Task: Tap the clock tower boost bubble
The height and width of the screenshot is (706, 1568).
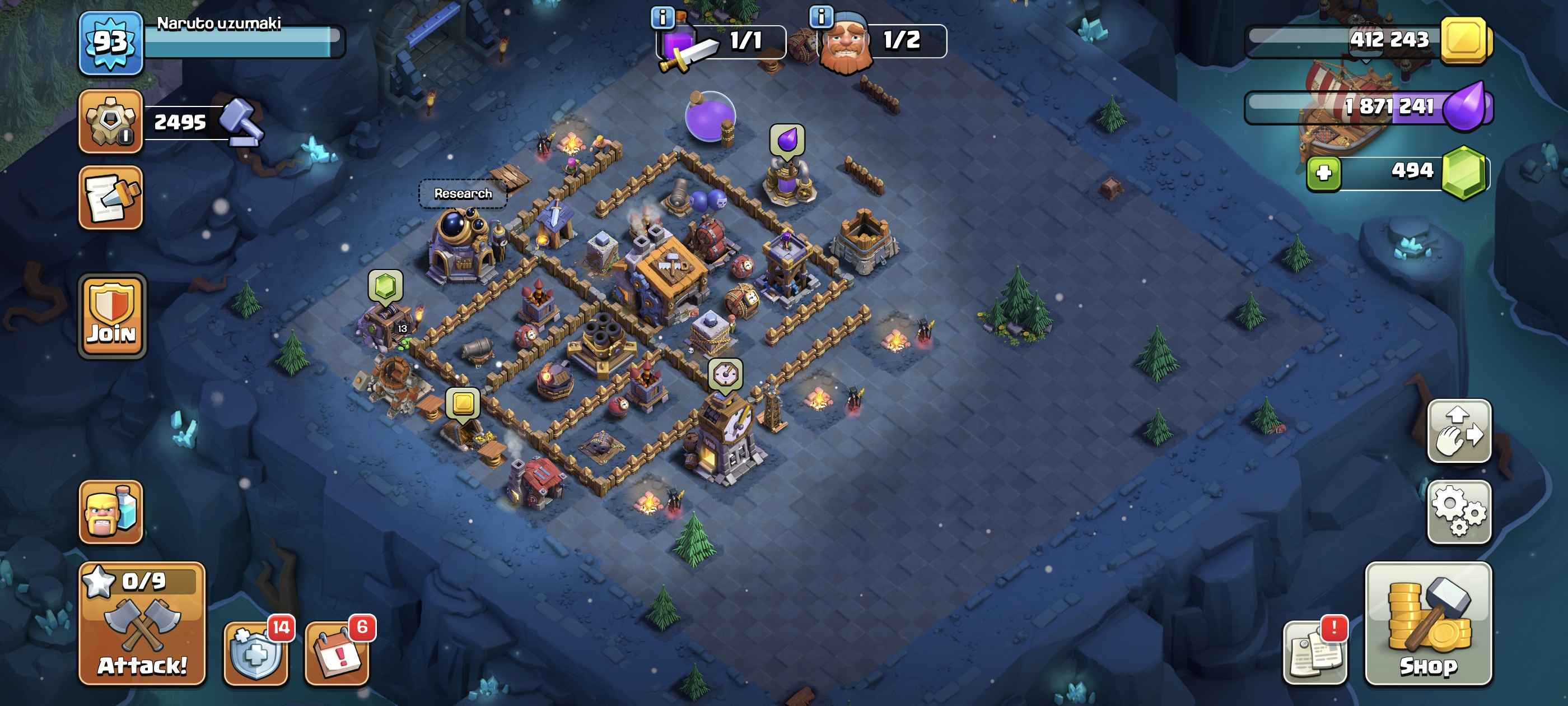Action: point(725,373)
